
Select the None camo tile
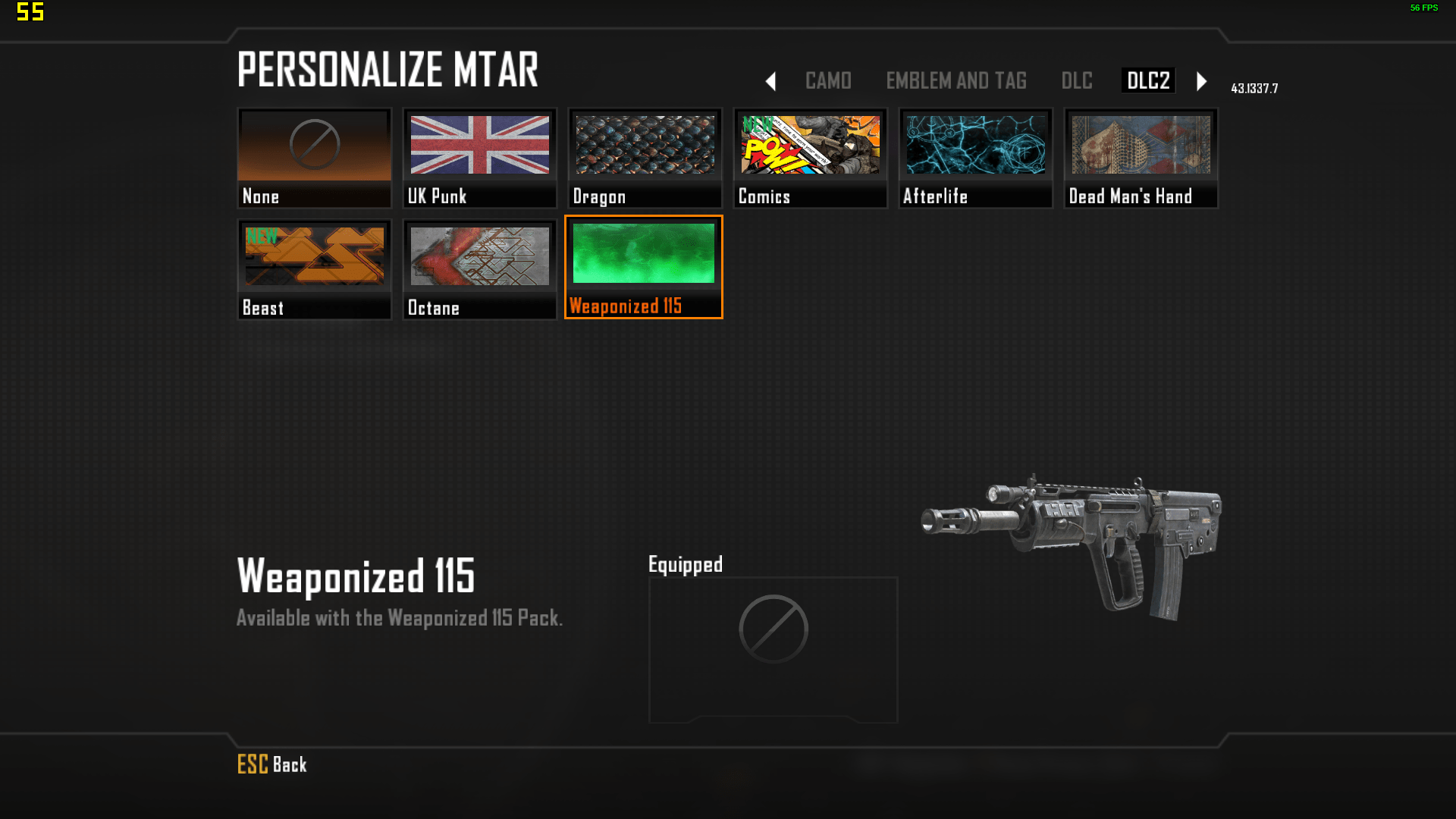pos(314,158)
